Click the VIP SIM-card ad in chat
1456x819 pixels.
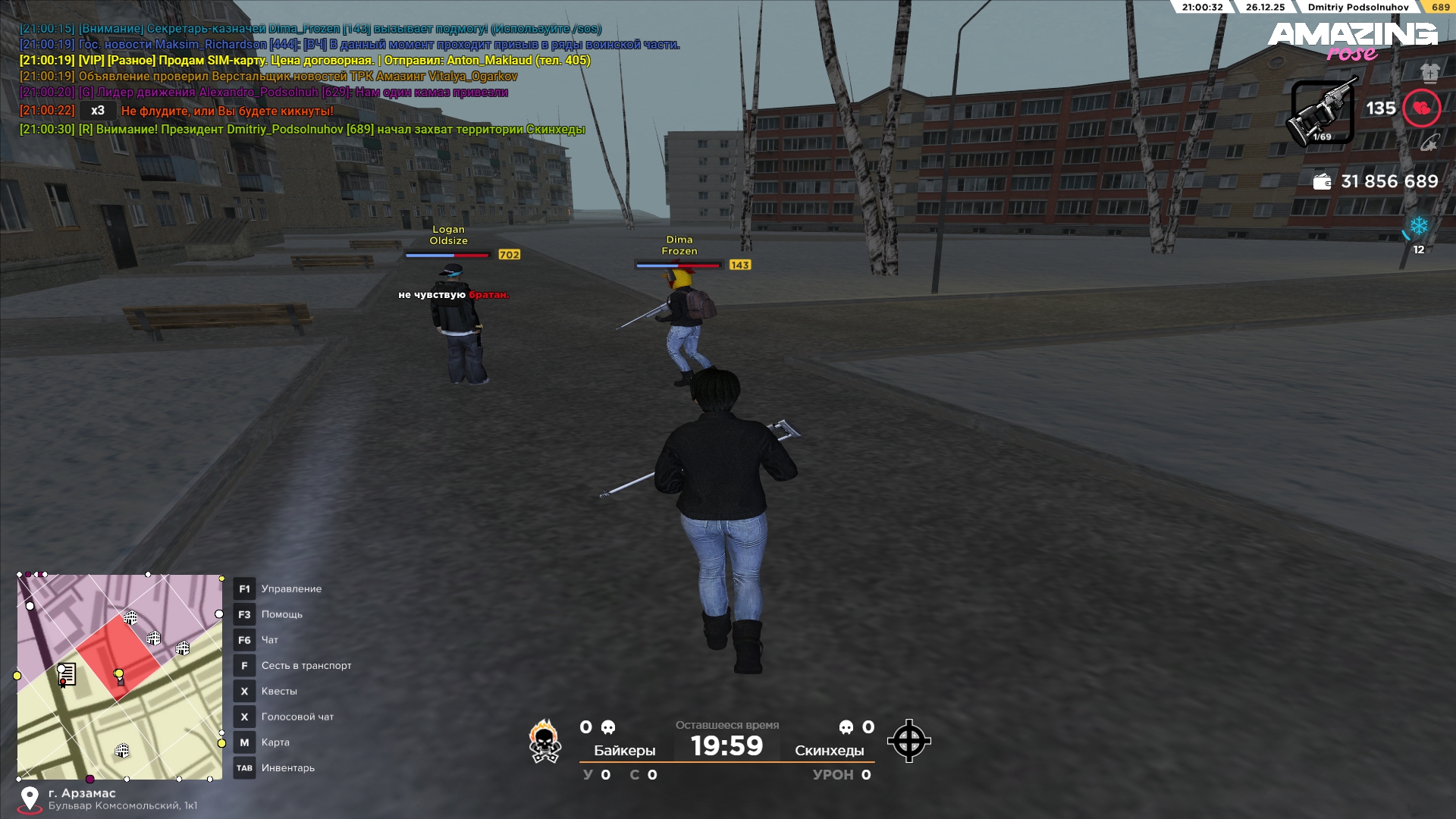coord(304,61)
